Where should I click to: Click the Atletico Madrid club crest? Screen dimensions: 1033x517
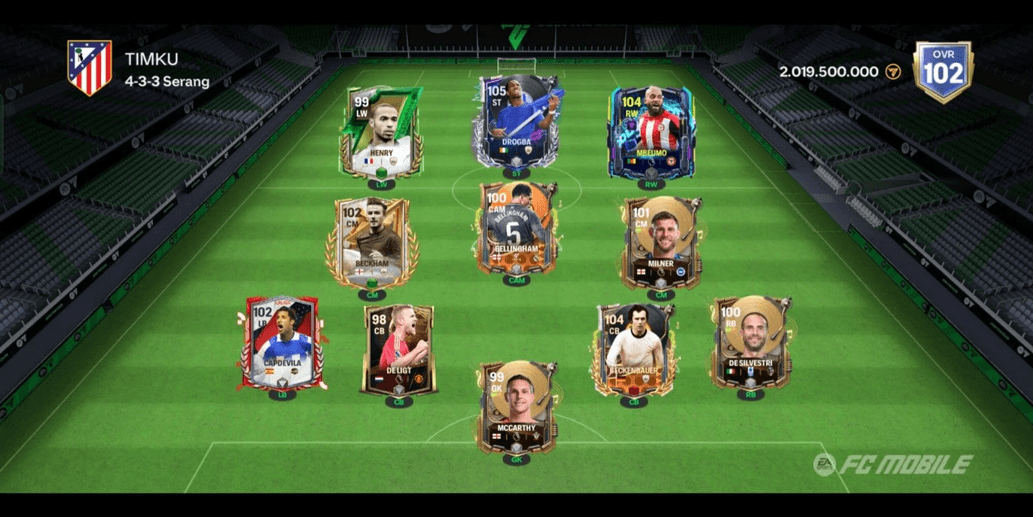pyautogui.click(x=89, y=68)
